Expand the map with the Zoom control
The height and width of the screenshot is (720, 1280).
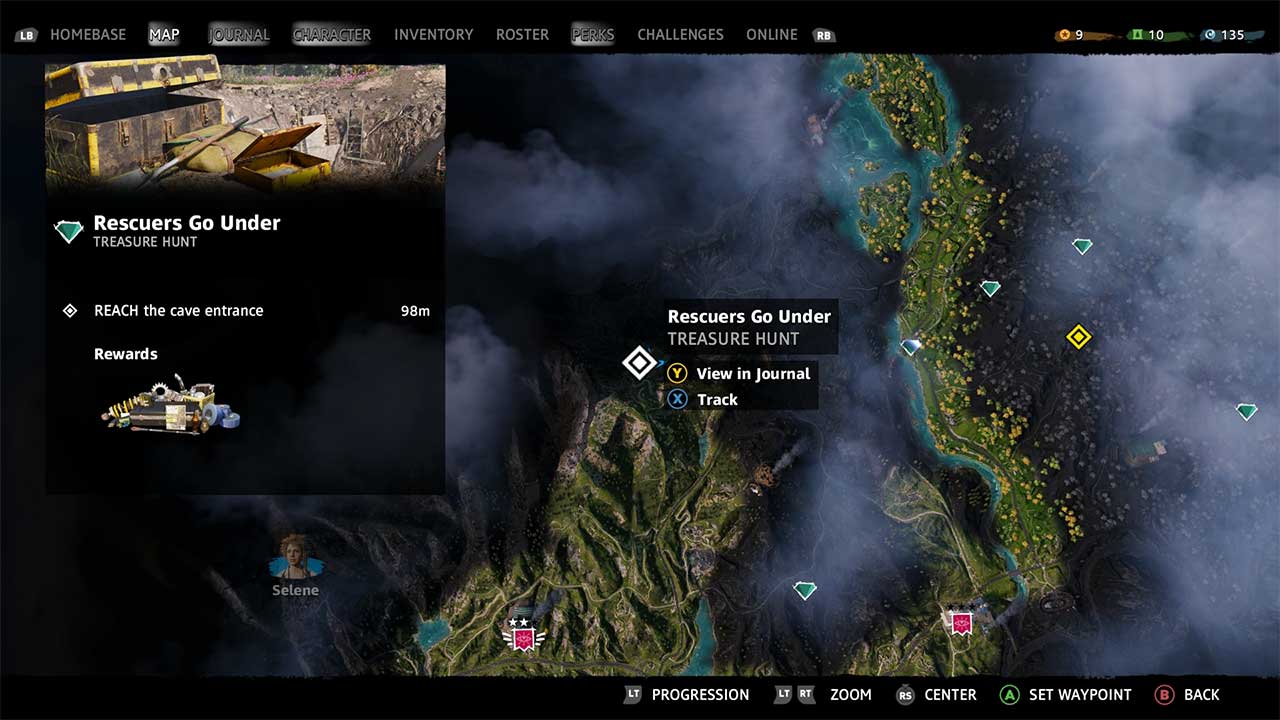click(850, 694)
